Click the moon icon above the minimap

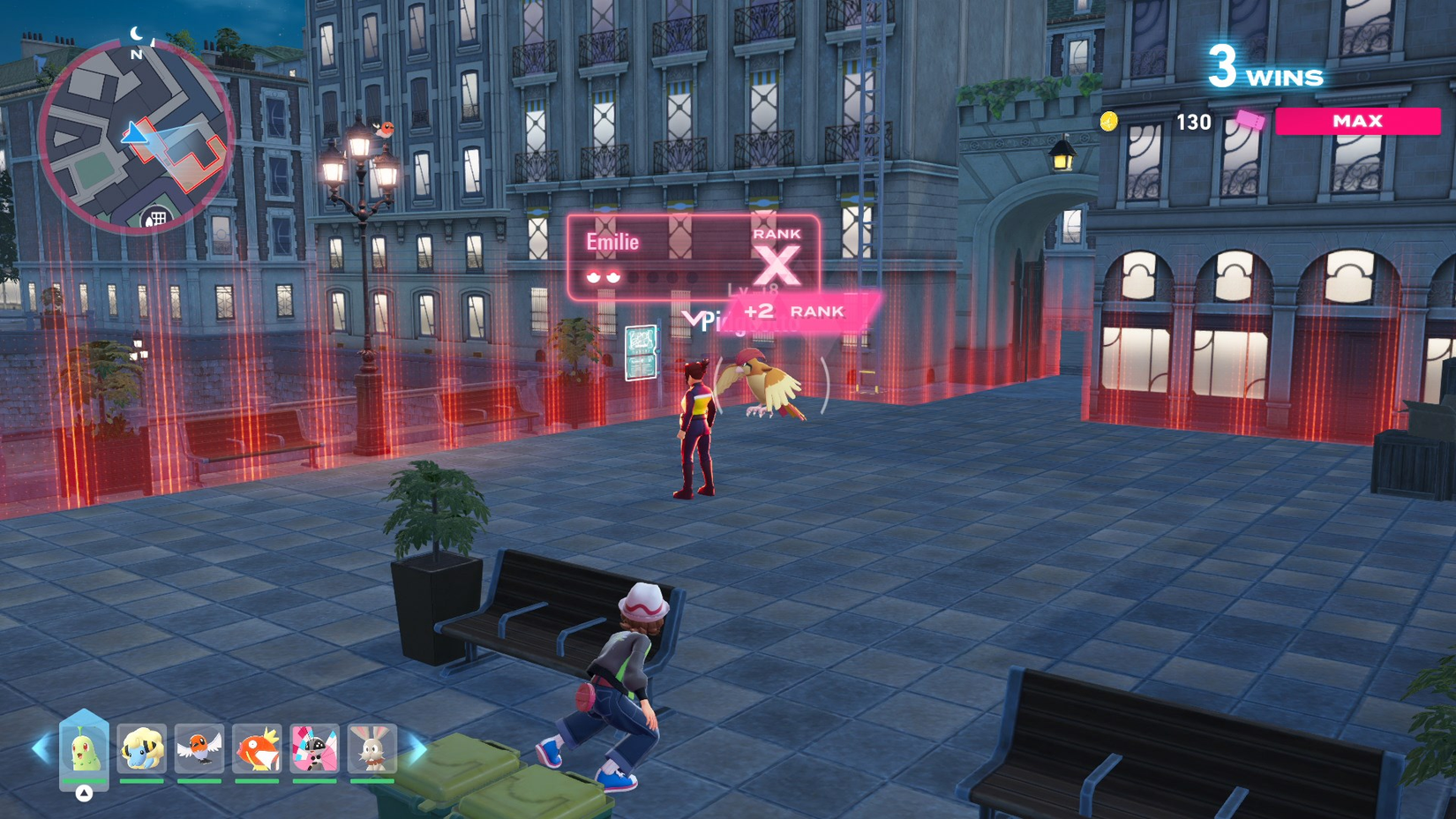(x=137, y=32)
